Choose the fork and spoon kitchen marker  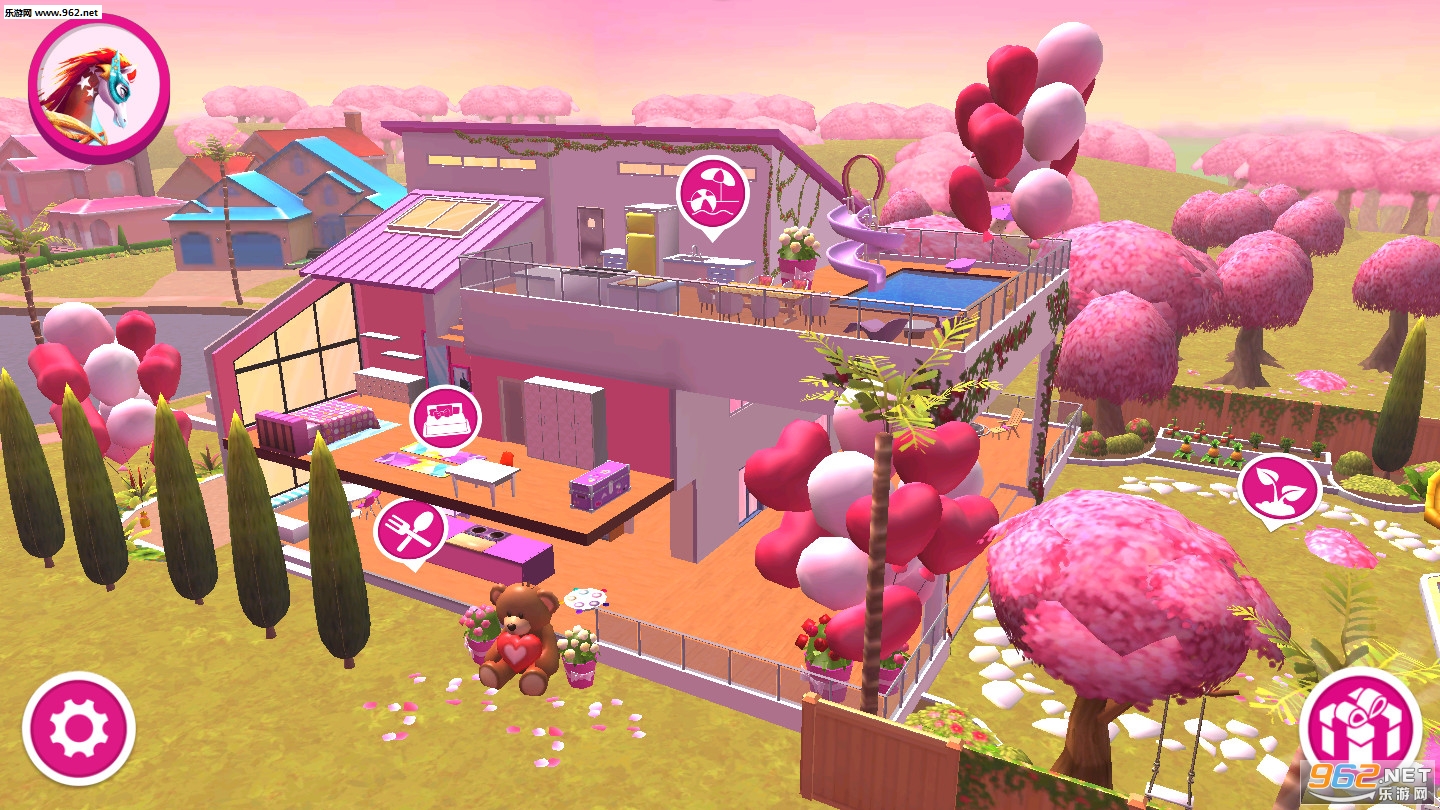(x=410, y=532)
